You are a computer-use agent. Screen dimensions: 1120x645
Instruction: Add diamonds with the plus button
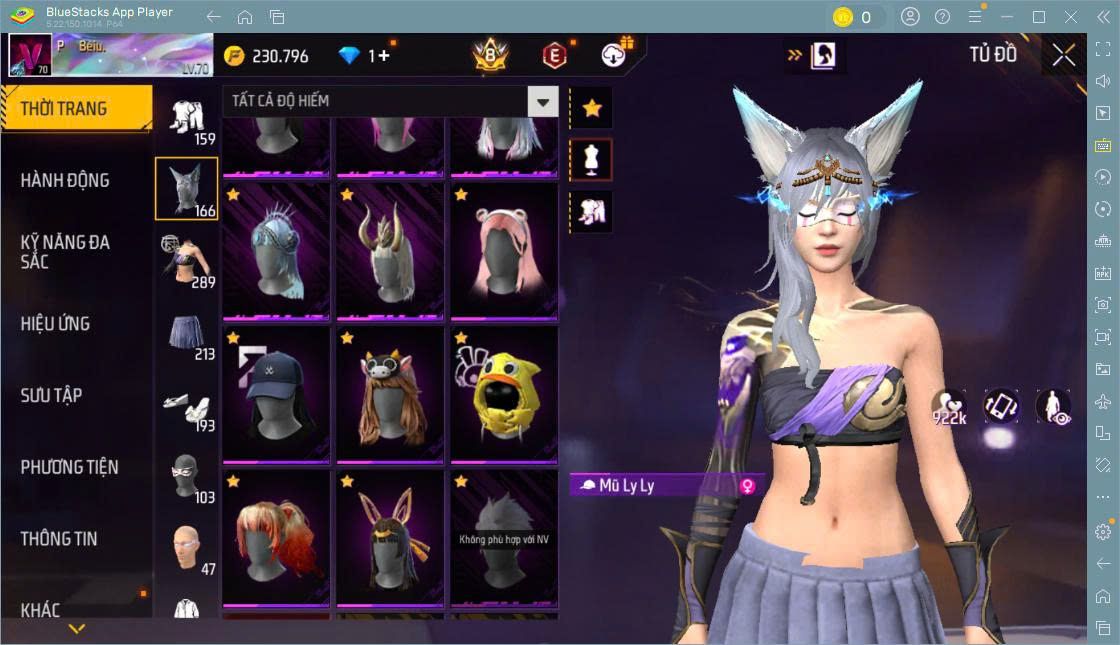(384, 56)
